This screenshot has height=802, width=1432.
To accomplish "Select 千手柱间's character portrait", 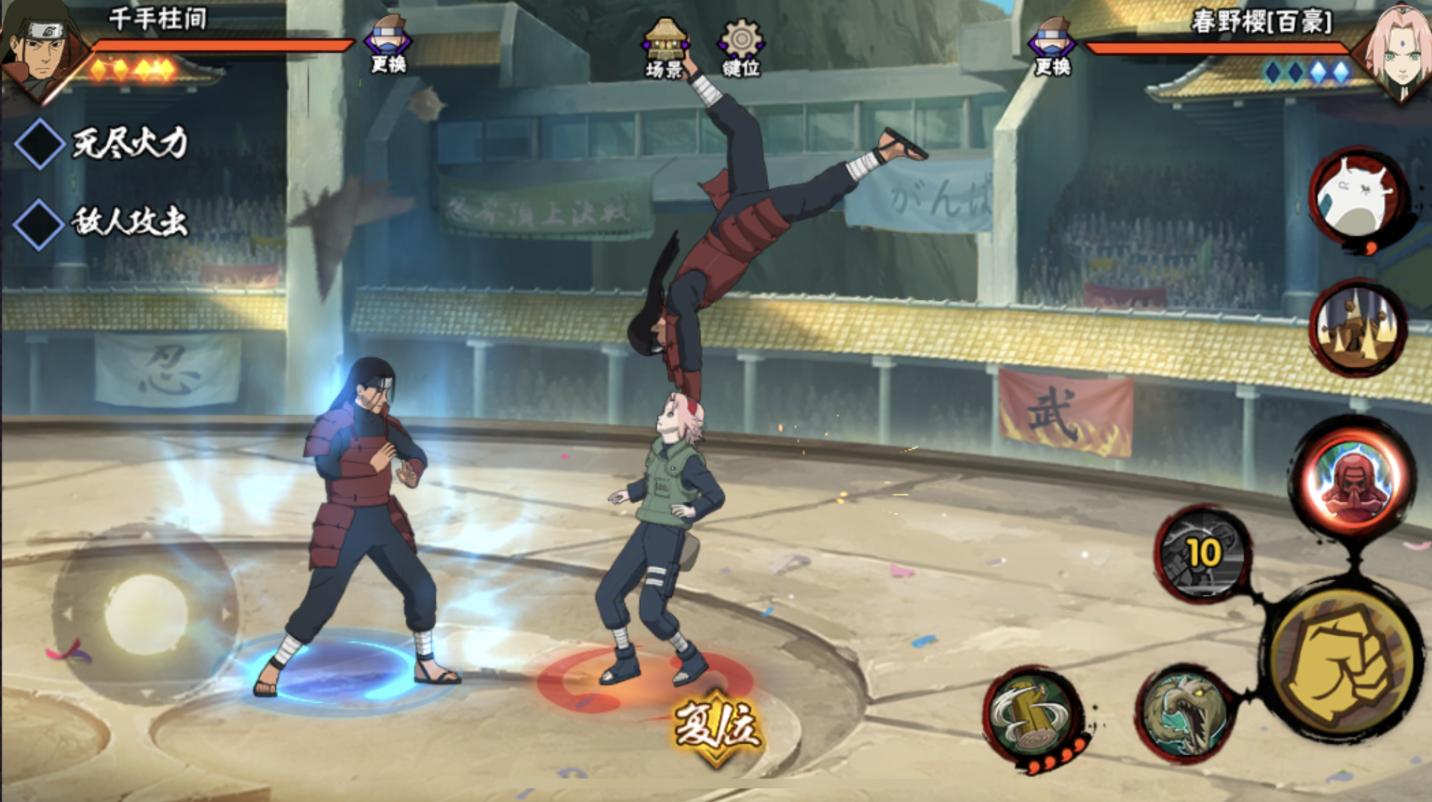I will point(40,45).
